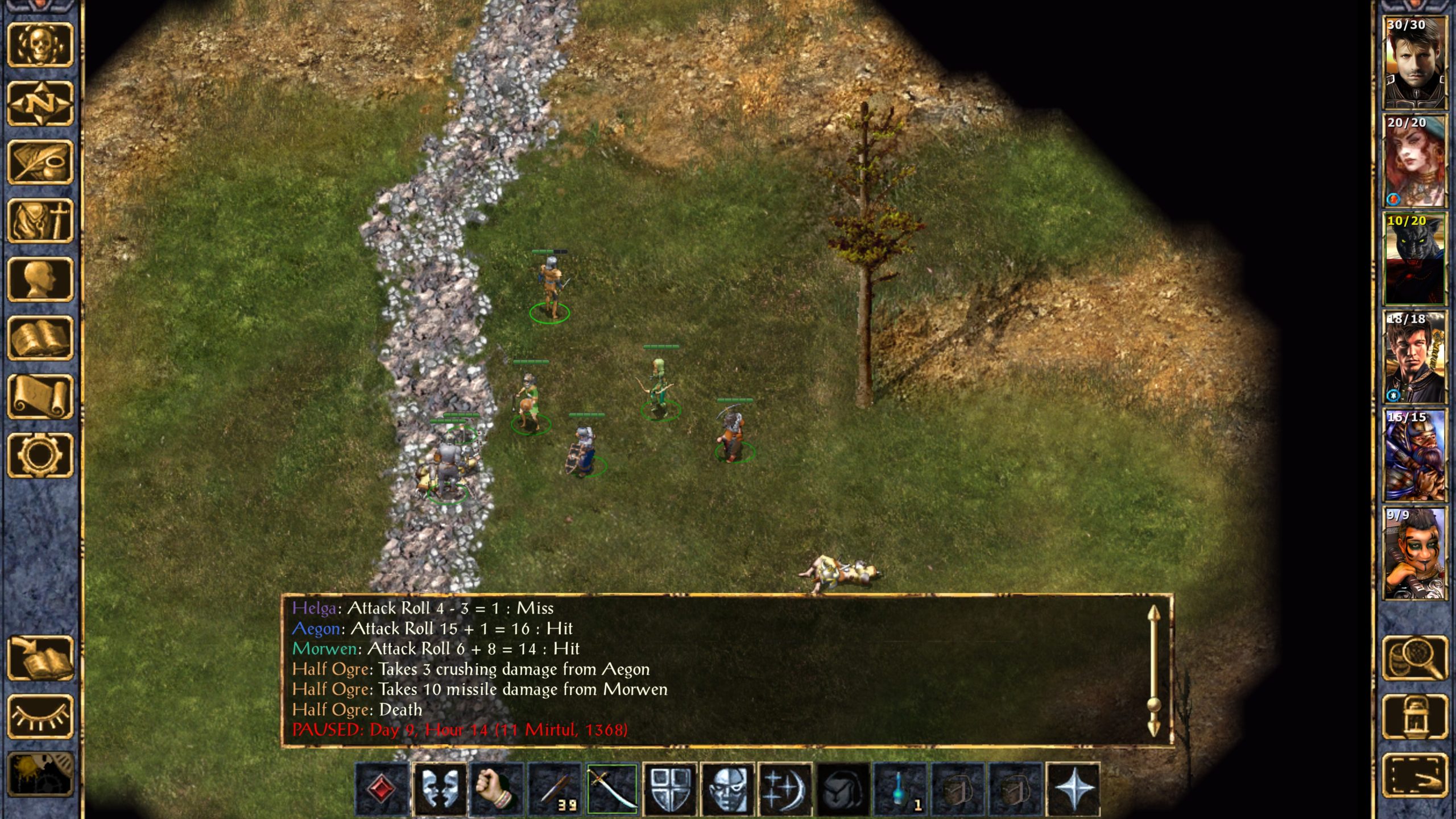Use the blue potion quick item

pyautogui.click(x=900, y=789)
